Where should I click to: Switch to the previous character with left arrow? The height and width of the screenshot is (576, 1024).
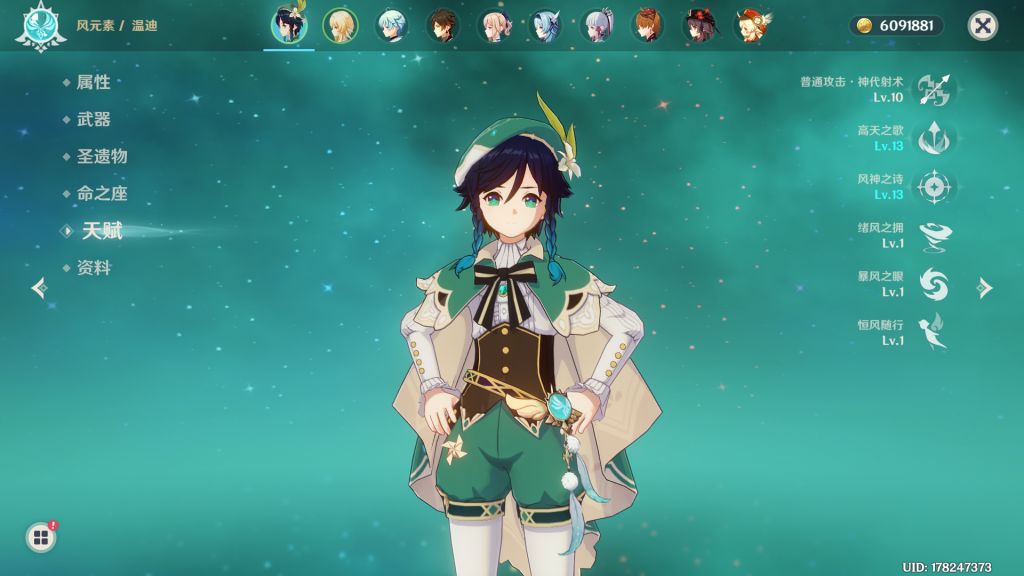point(39,288)
